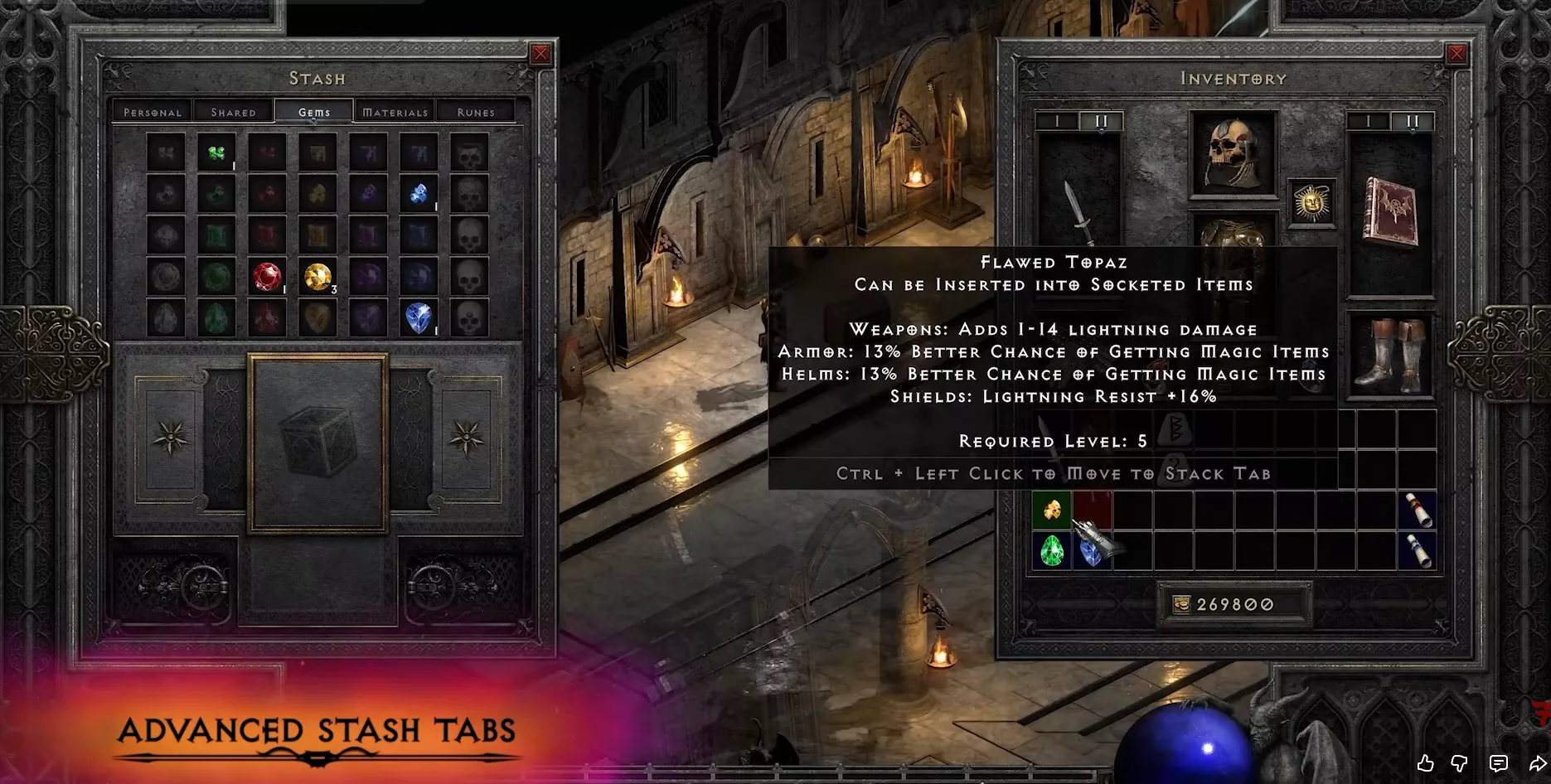Open the Shared stash tab
1551x784 pixels.
point(233,112)
